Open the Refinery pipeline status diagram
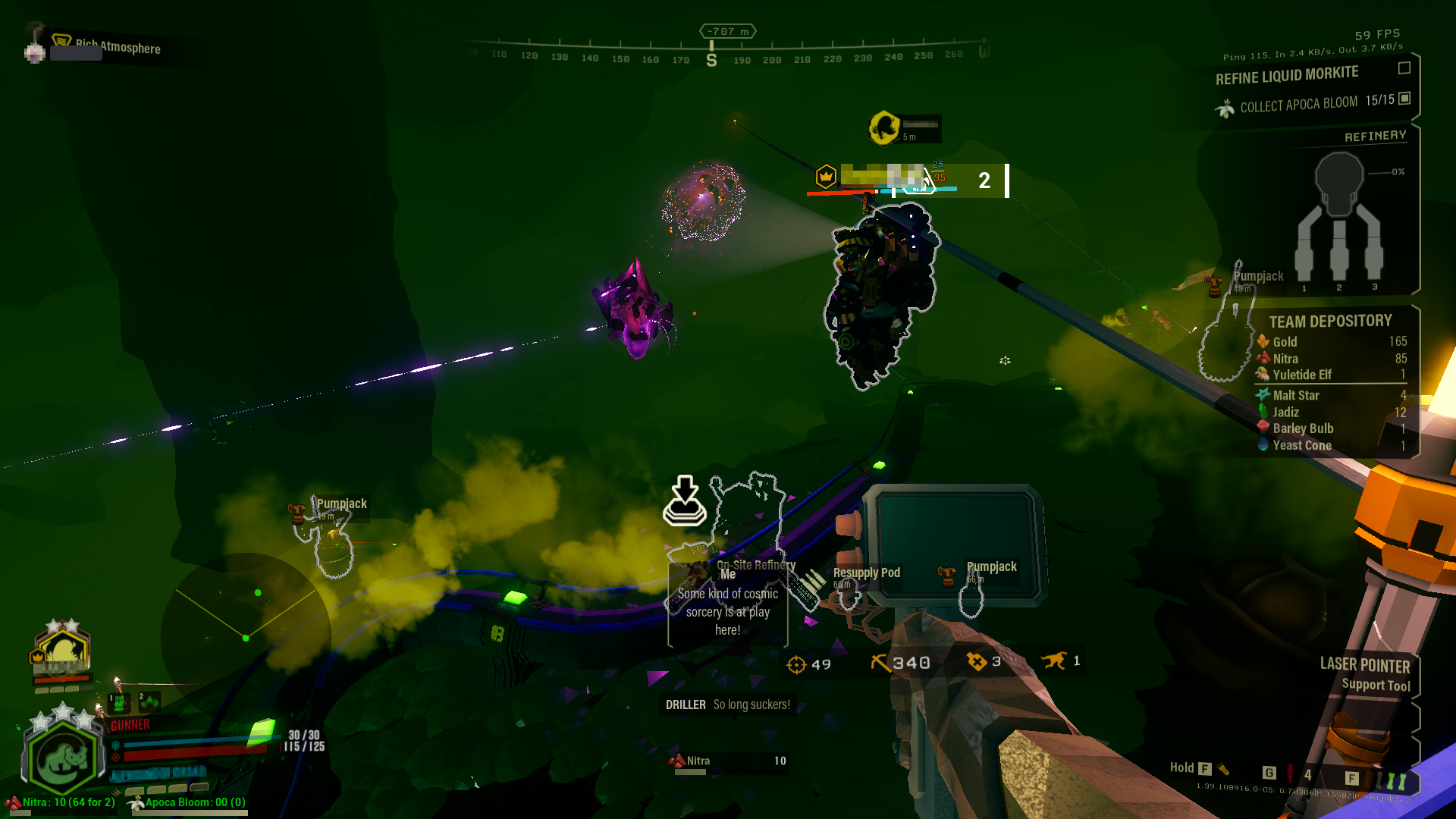 pyautogui.click(x=1339, y=217)
